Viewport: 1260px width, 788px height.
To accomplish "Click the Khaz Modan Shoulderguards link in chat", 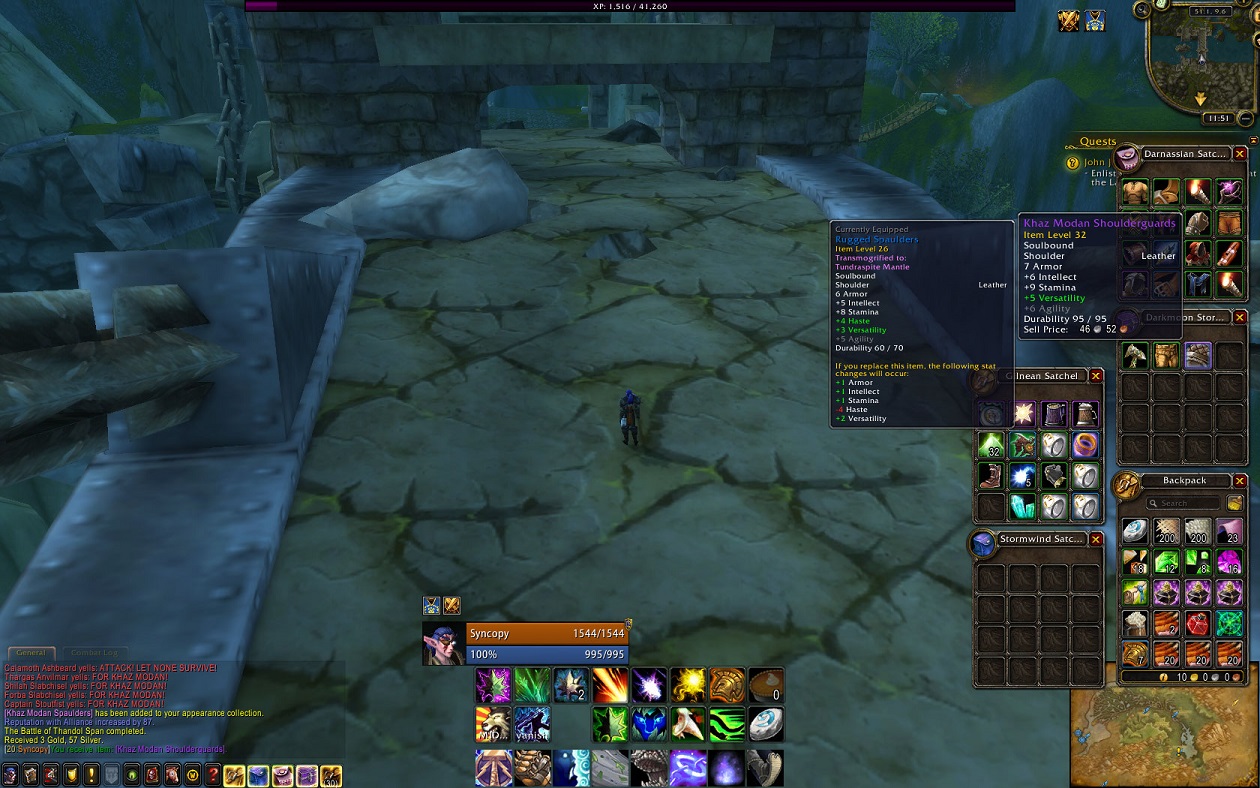I will click(x=170, y=749).
